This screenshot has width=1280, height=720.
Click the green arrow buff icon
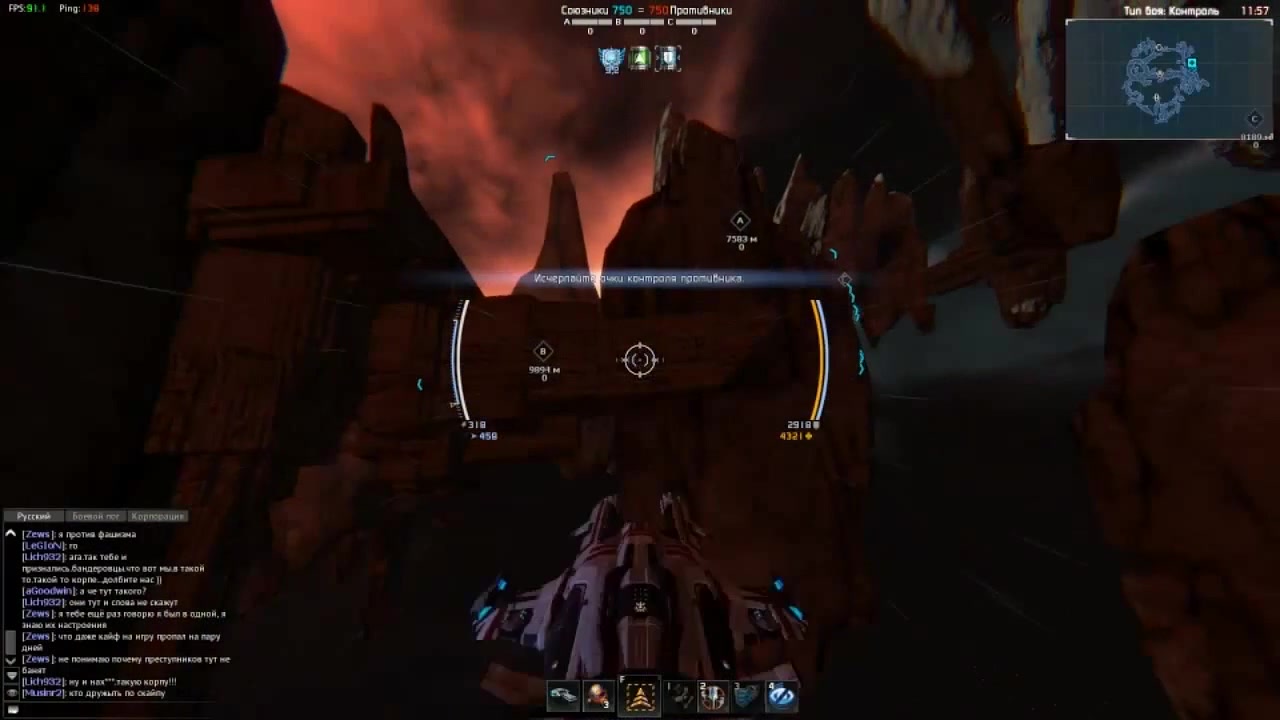point(640,58)
